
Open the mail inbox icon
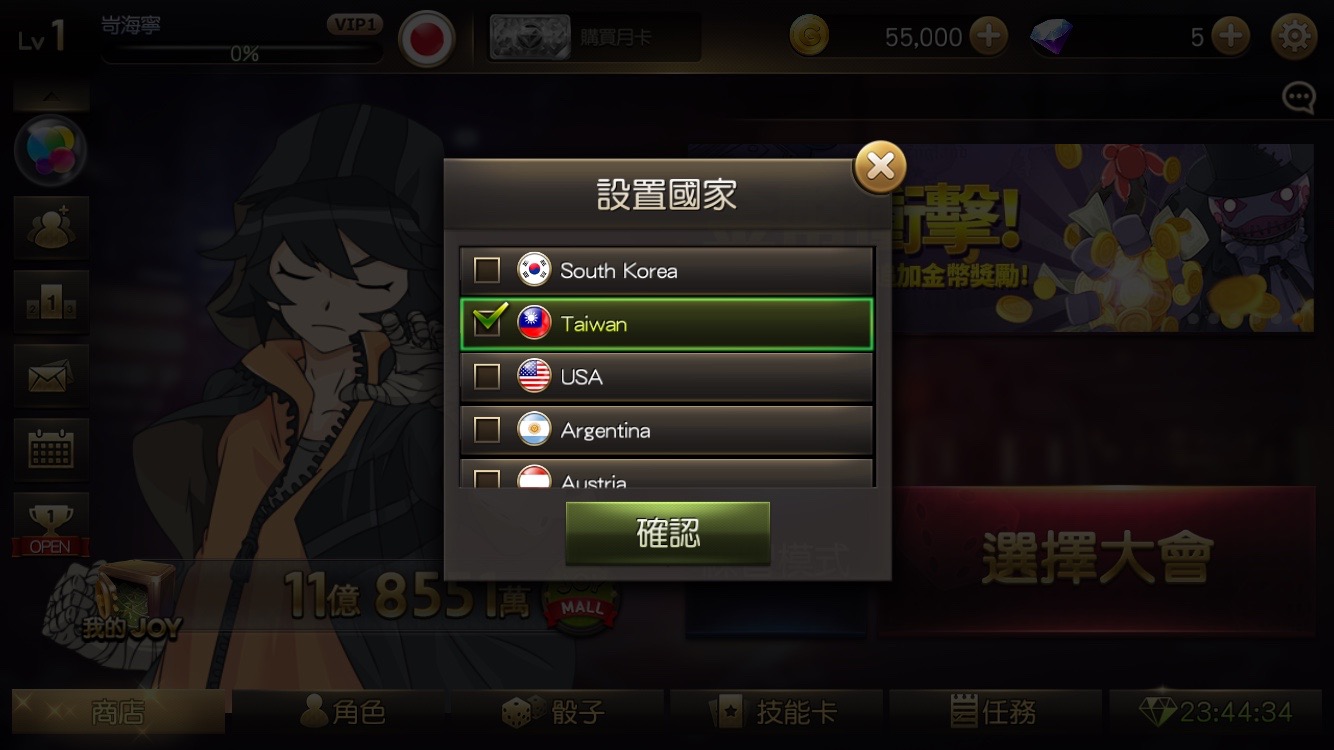point(51,375)
